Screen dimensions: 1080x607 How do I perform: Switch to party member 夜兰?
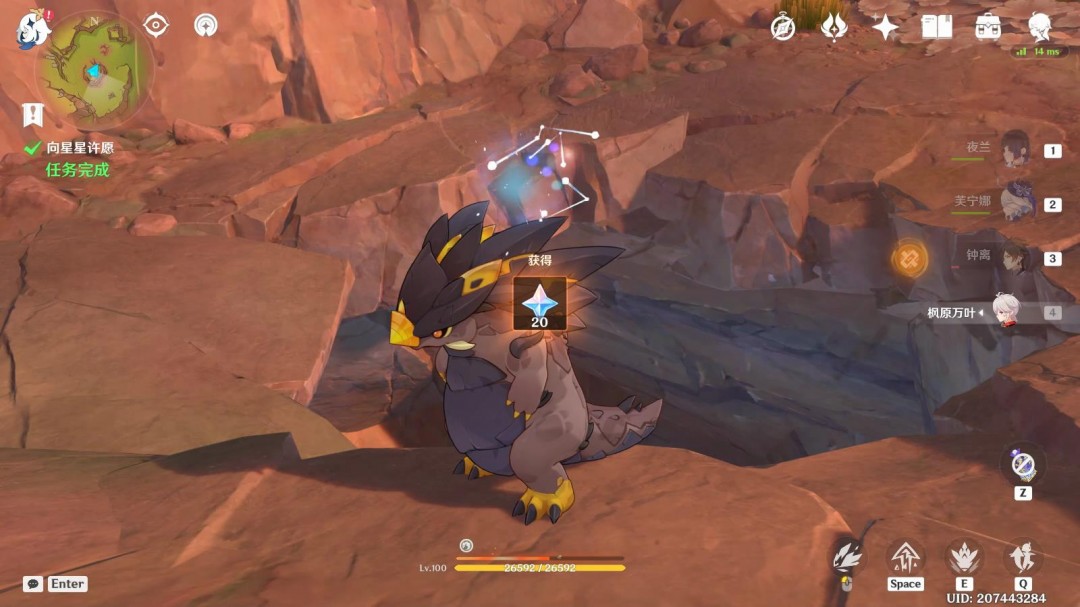1014,149
